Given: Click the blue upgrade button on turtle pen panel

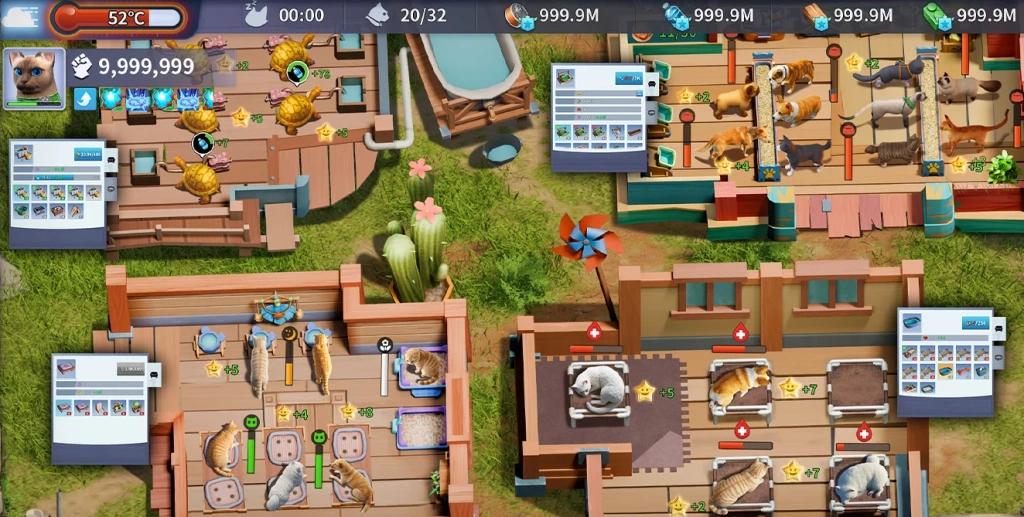Looking at the screenshot, I should pyautogui.click(x=87, y=155).
